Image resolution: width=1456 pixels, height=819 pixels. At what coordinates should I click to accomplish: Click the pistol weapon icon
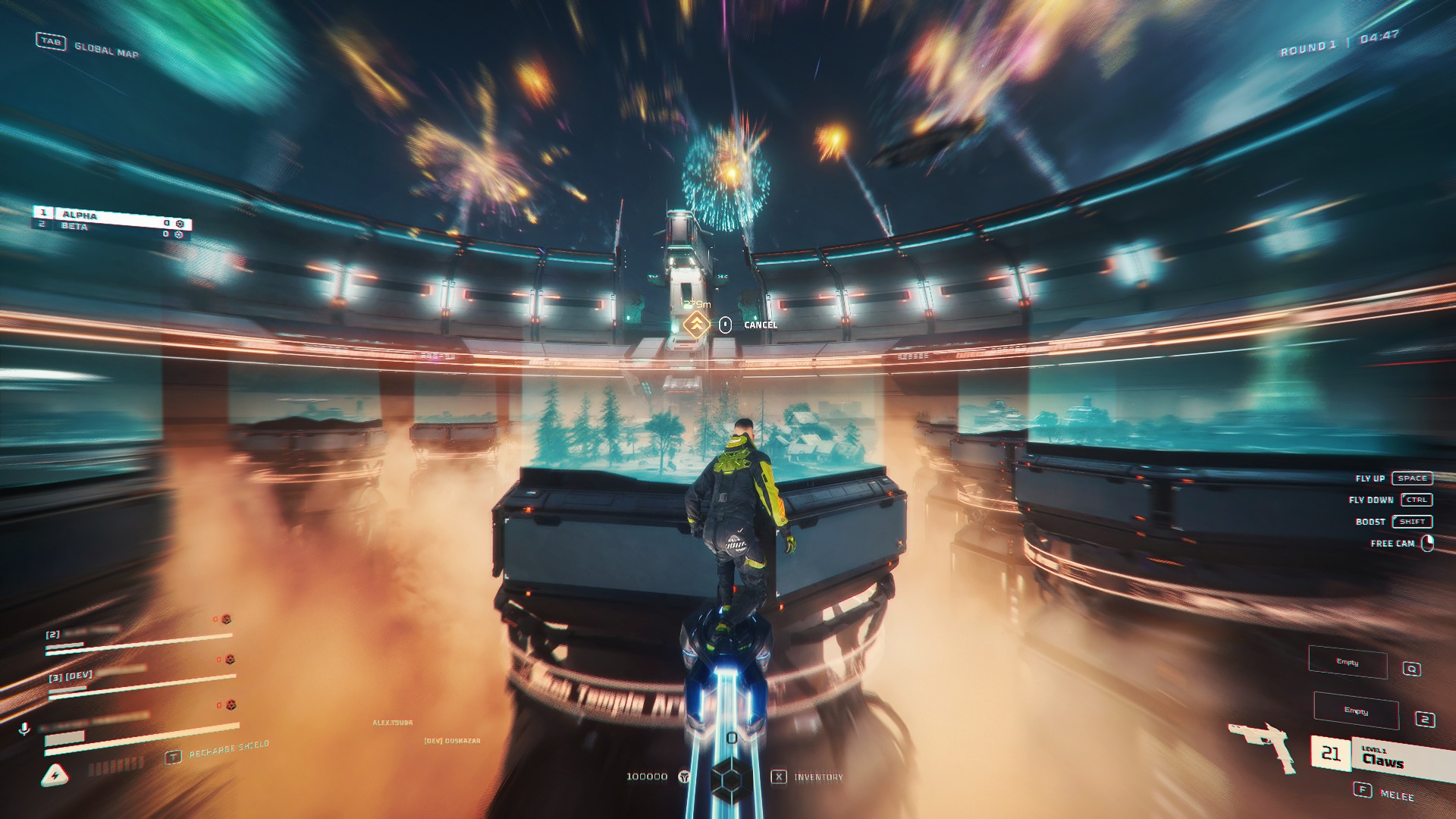pos(1262,744)
